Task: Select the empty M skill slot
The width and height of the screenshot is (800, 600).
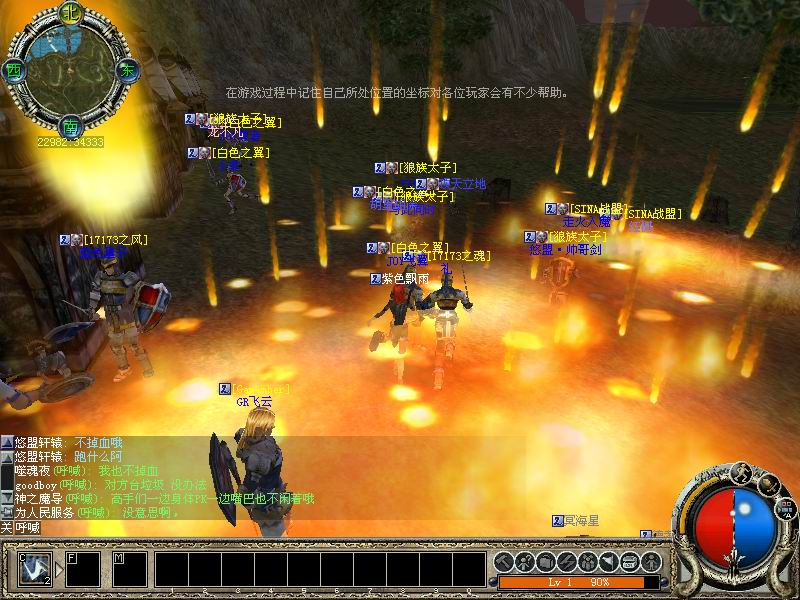Action: tap(129, 568)
